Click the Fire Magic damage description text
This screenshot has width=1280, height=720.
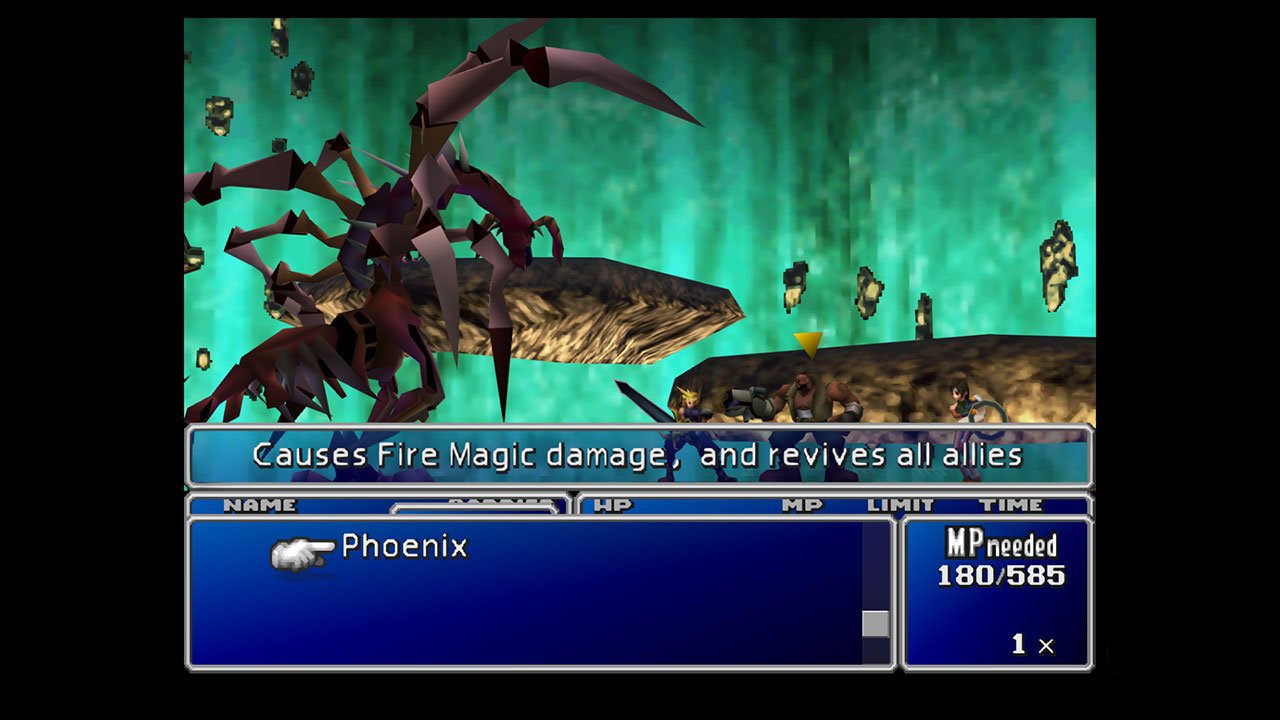640,455
